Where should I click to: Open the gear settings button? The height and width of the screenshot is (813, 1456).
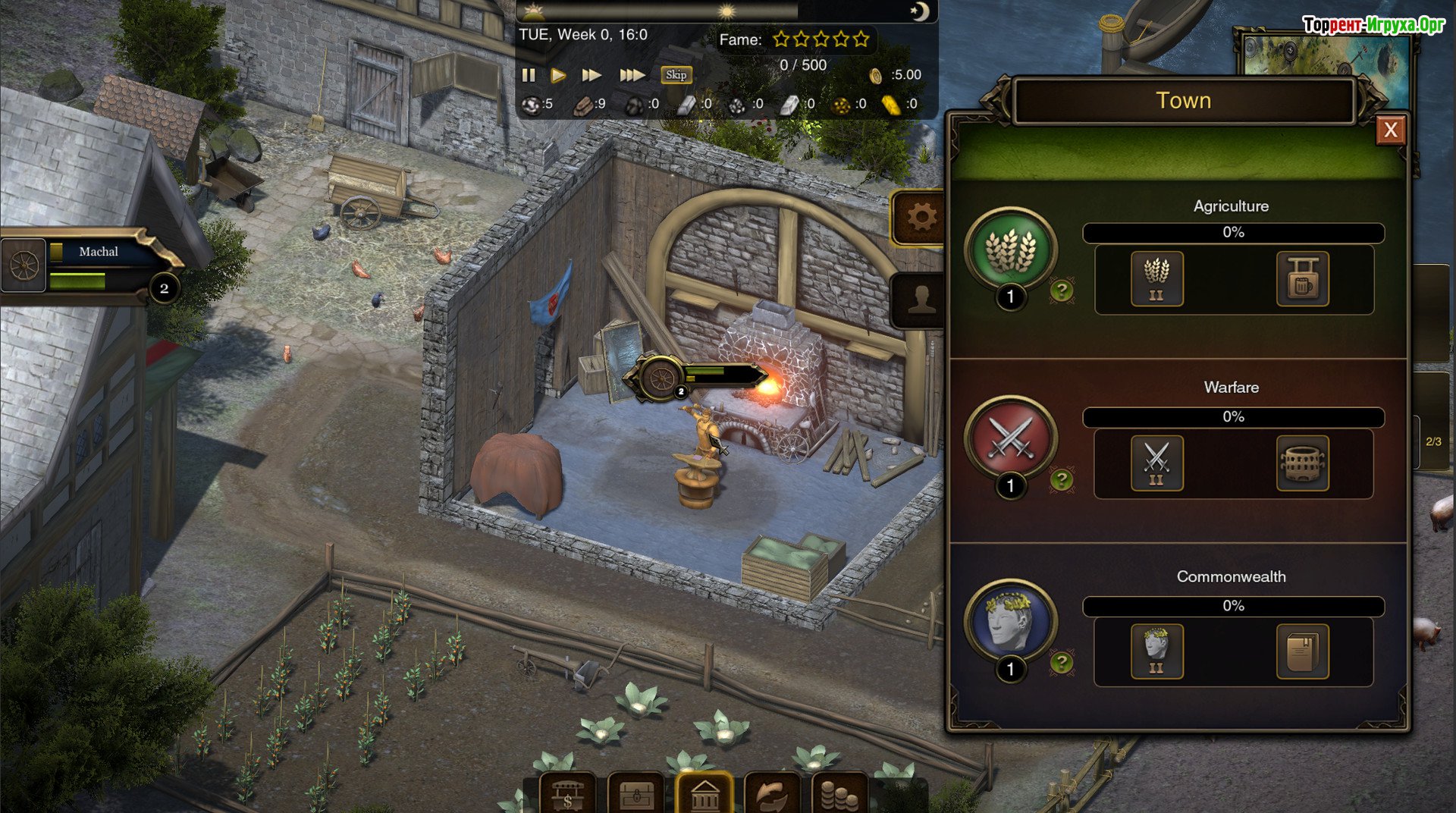tap(921, 218)
